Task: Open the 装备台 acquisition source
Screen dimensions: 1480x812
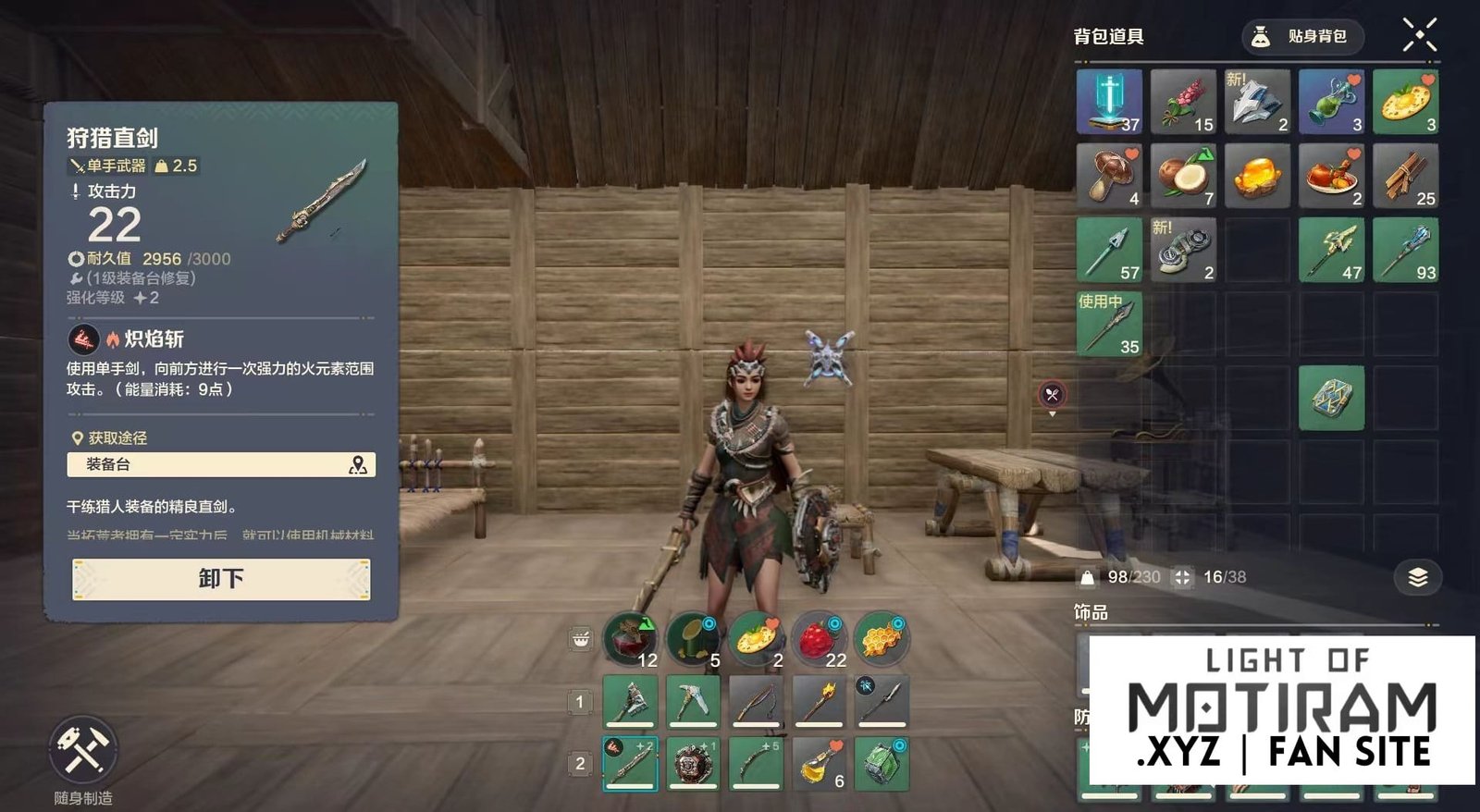Action: 221,464
